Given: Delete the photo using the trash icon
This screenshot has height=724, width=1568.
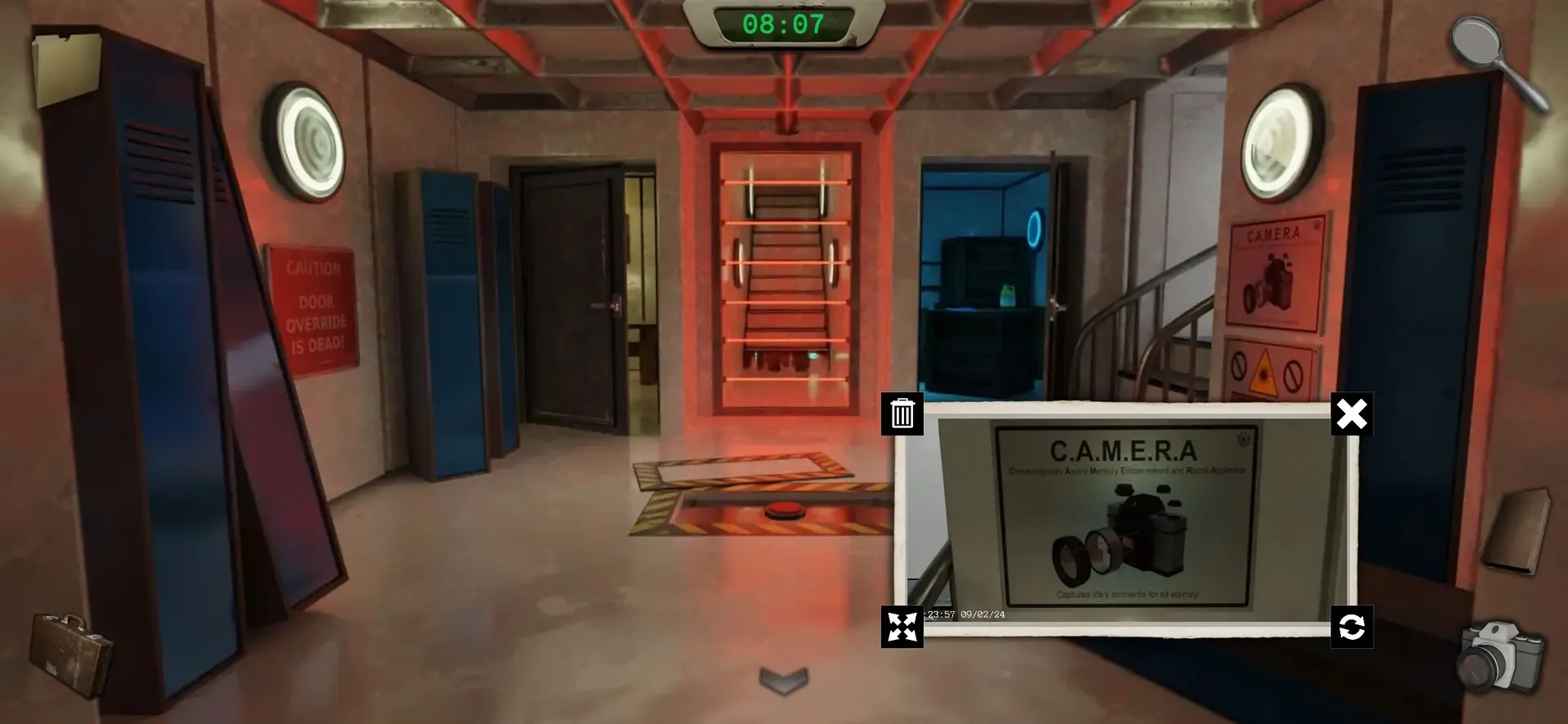Looking at the screenshot, I should (901, 414).
